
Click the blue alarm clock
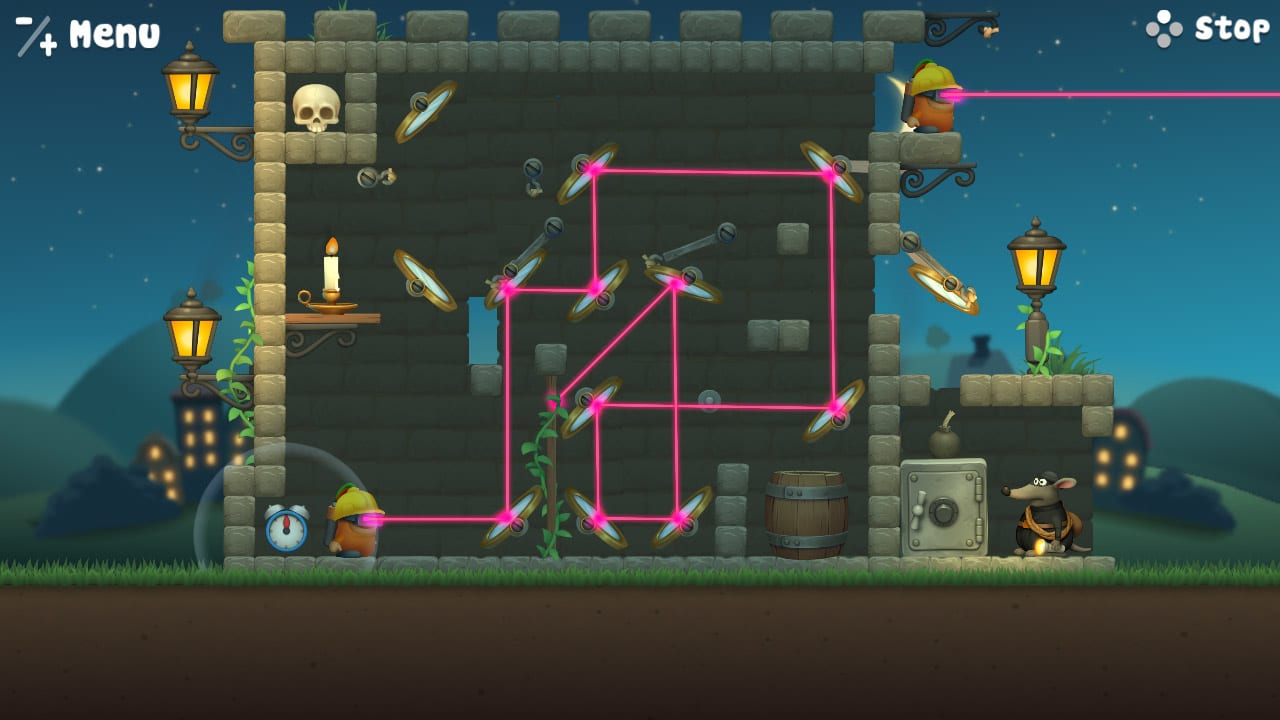286,525
